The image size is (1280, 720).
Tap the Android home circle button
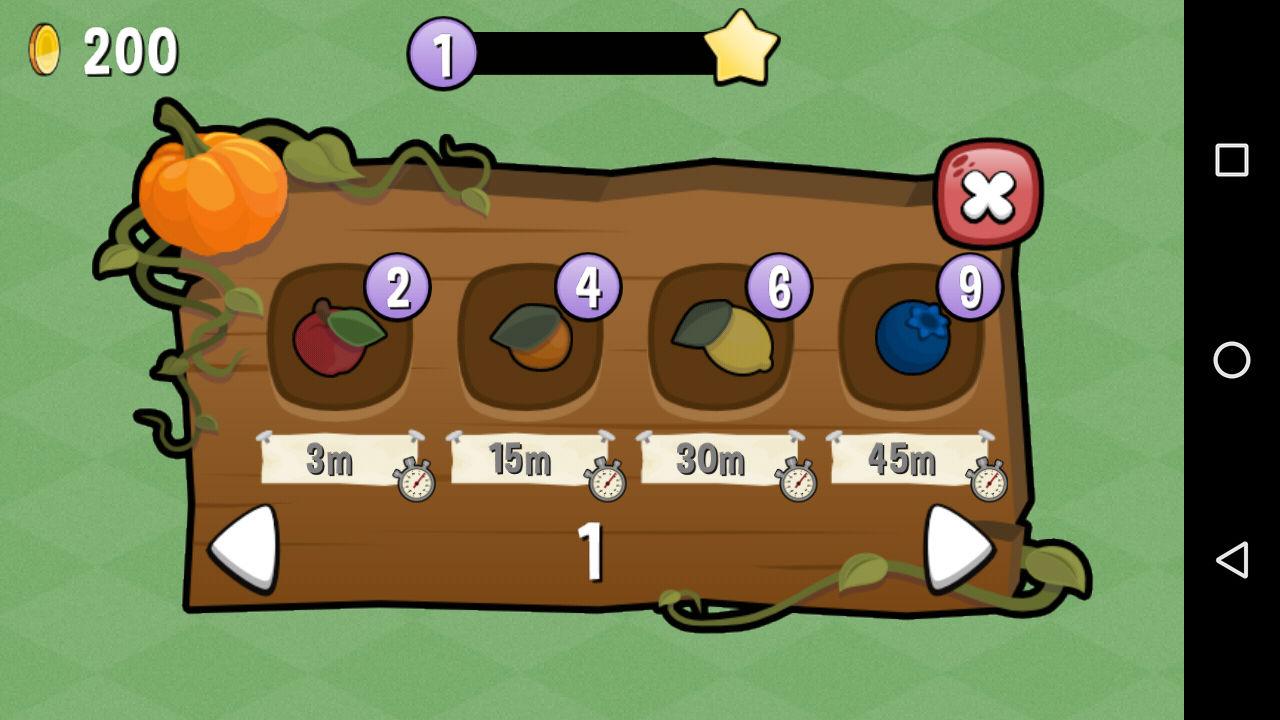click(x=1232, y=360)
